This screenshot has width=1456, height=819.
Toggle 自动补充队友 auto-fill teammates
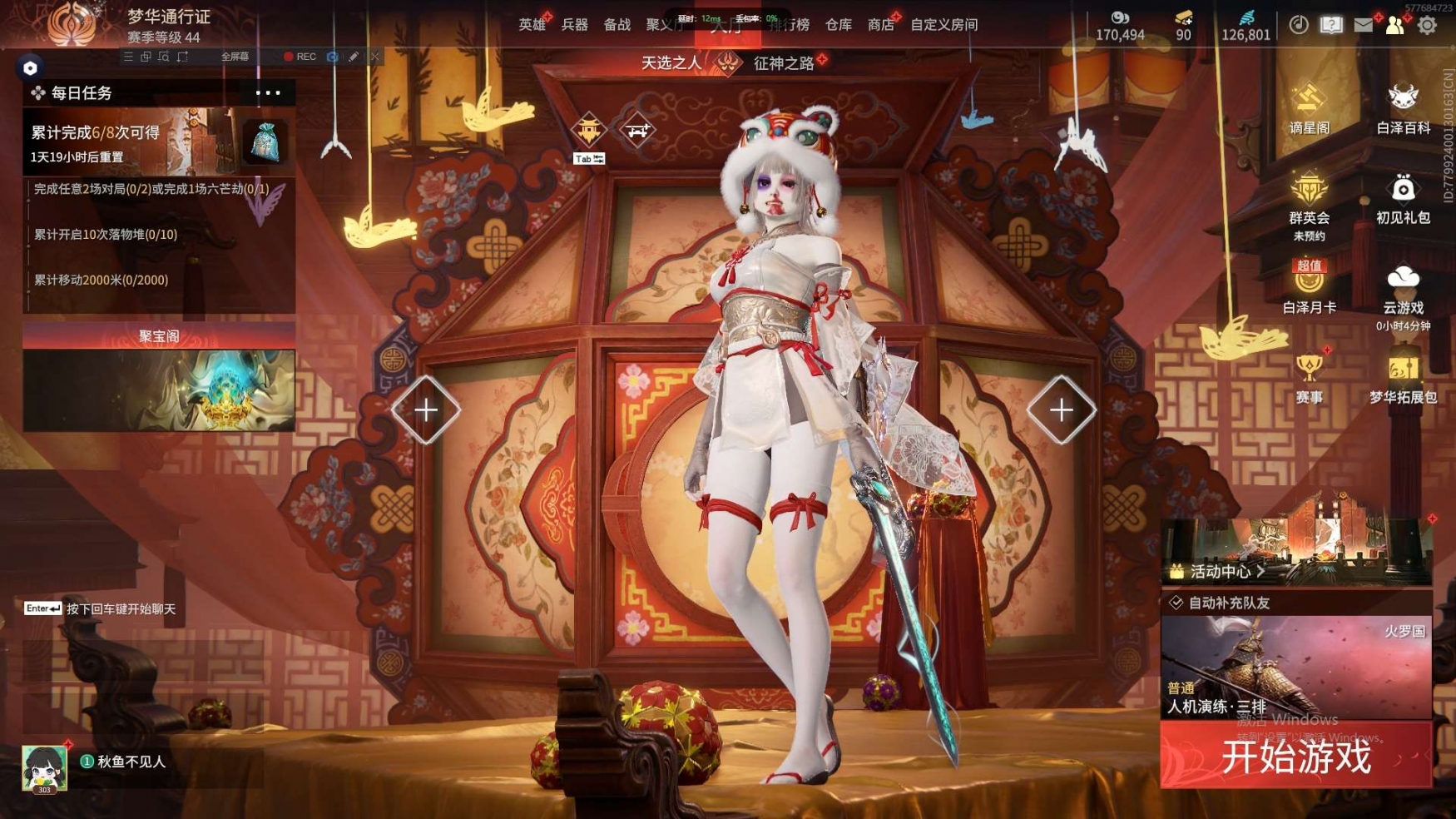[x=1176, y=603]
